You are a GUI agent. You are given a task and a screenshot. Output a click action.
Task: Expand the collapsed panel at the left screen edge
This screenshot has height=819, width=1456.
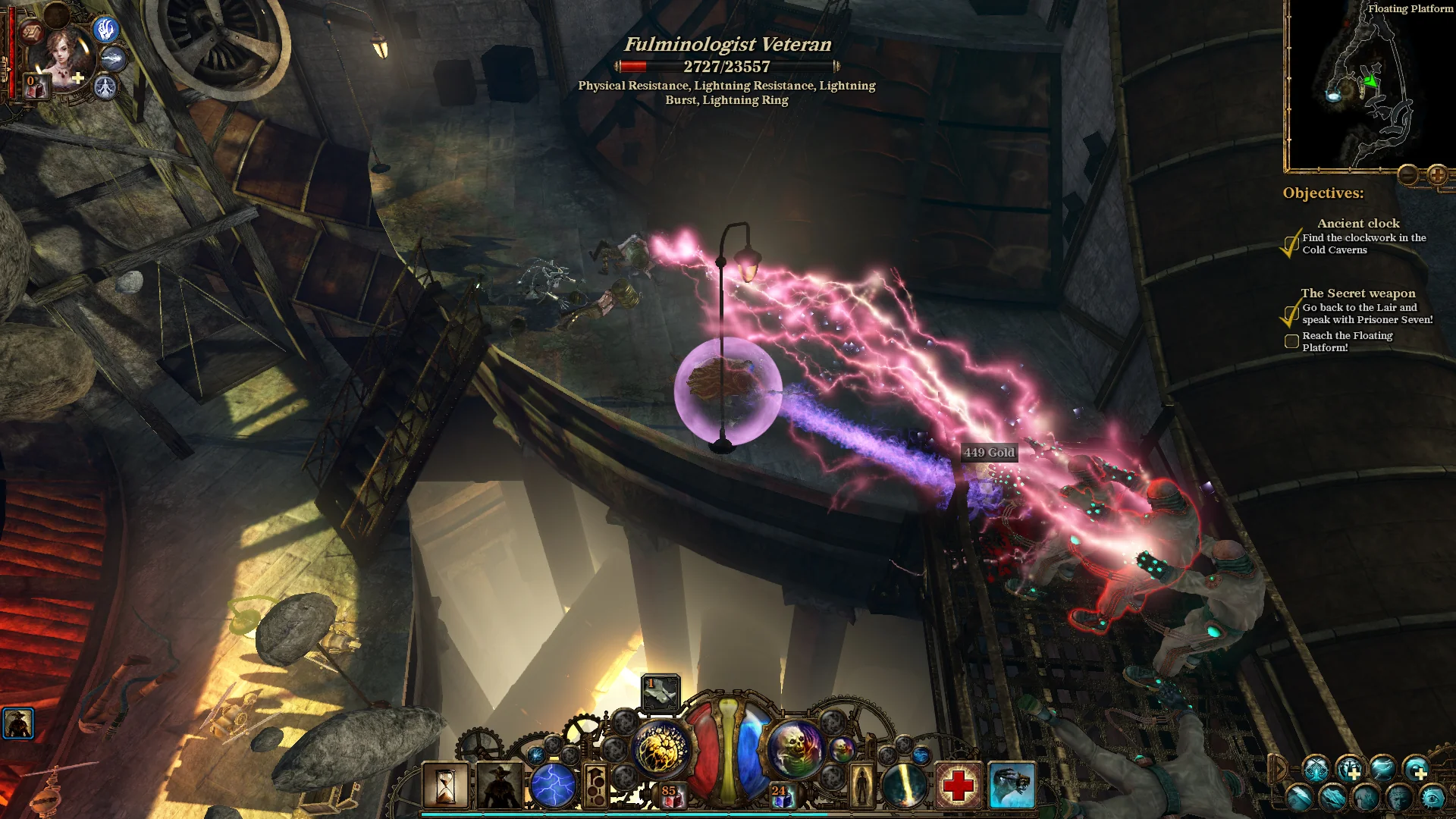(19, 724)
